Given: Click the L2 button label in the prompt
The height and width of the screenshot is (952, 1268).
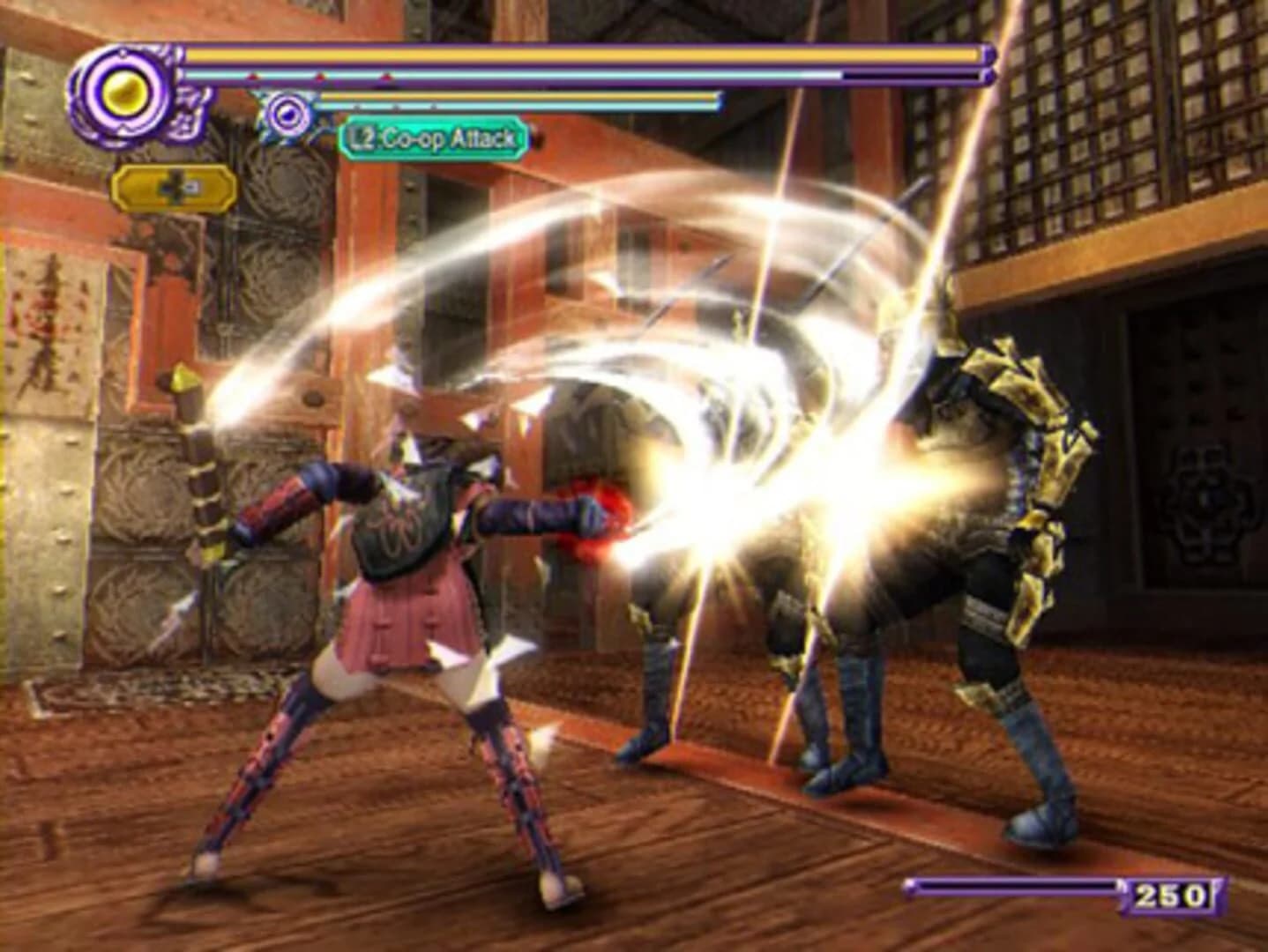Looking at the screenshot, I should [x=362, y=137].
